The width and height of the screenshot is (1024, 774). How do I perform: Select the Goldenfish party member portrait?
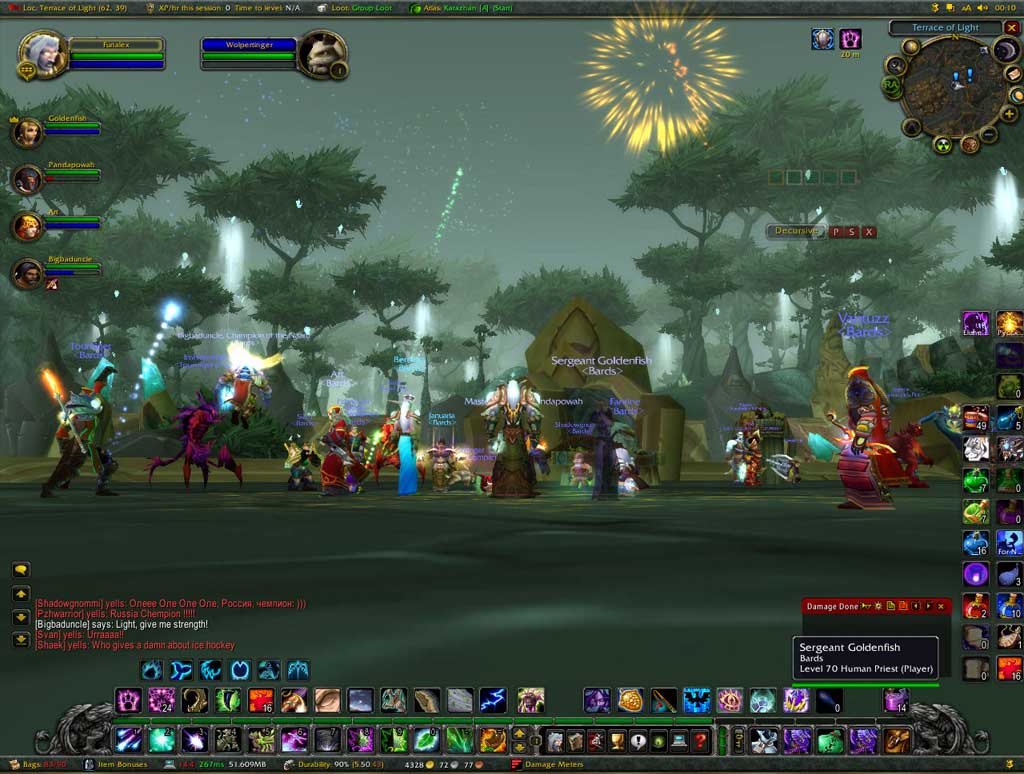click(x=27, y=132)
